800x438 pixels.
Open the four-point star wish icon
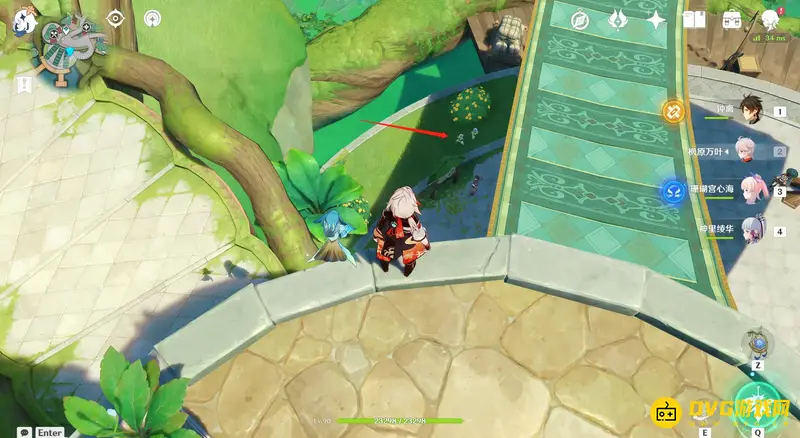(656, 20)
